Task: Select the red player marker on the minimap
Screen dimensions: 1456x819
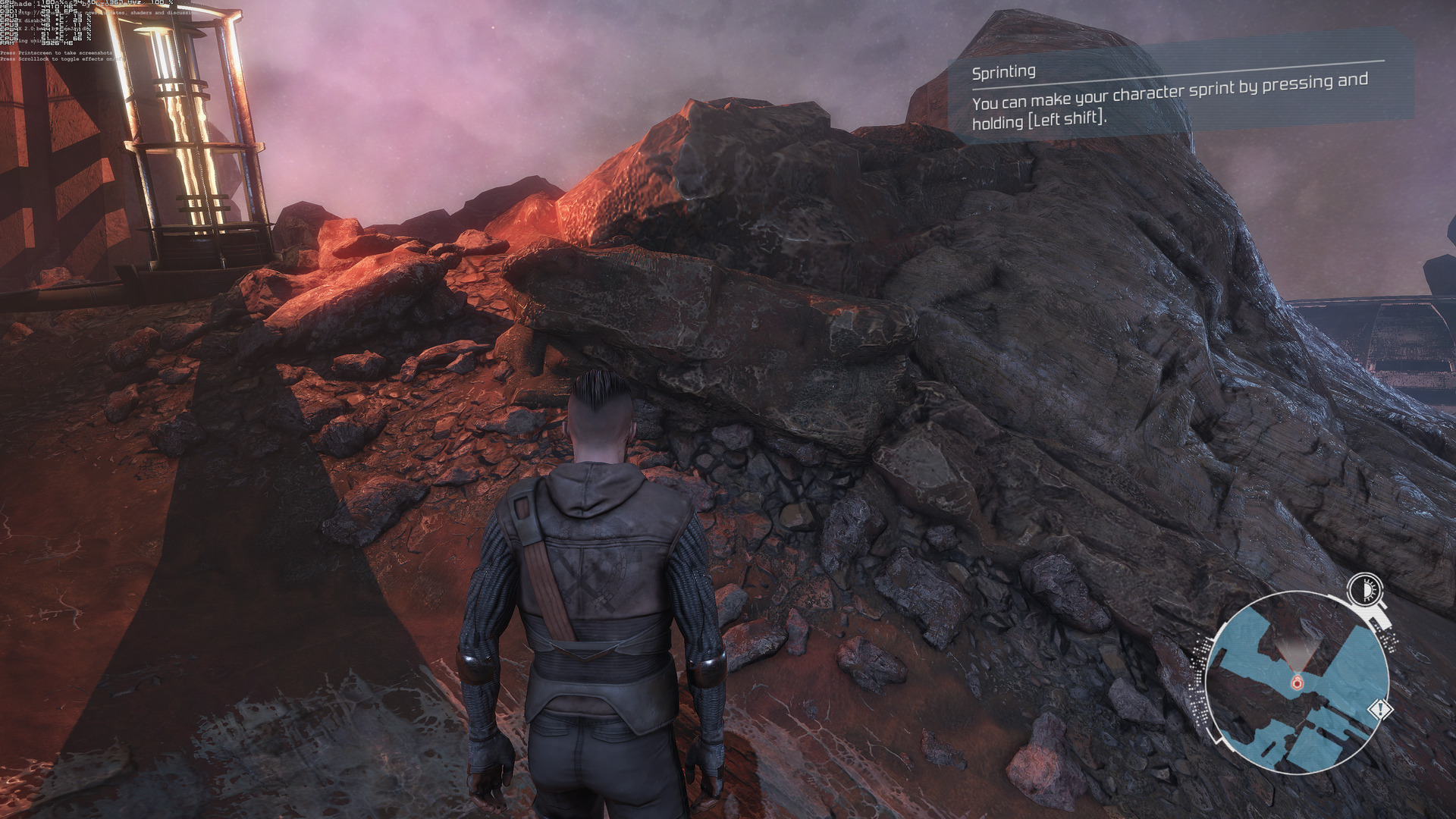Action: click(x=1297, y=683)
